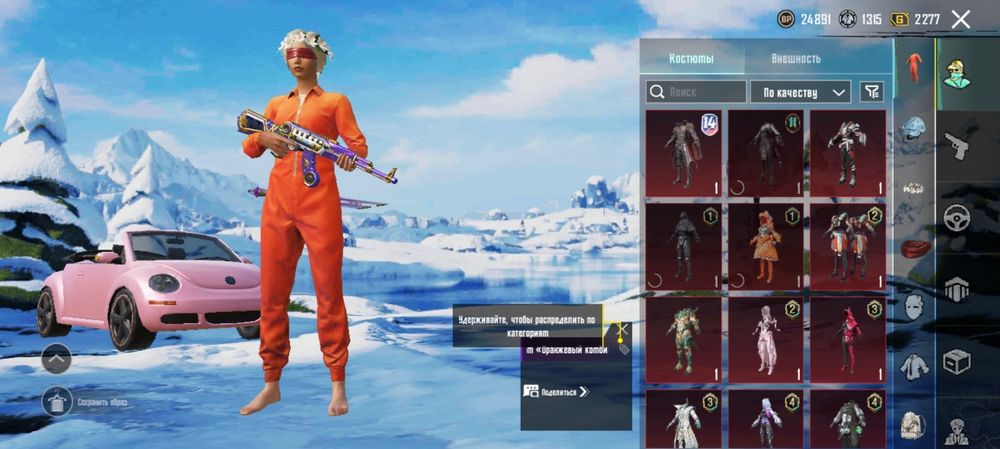This screenshot has height=449, width=1000.
Task: Click the Сохранить образ hanger button
Action: (x=56, y=402)
